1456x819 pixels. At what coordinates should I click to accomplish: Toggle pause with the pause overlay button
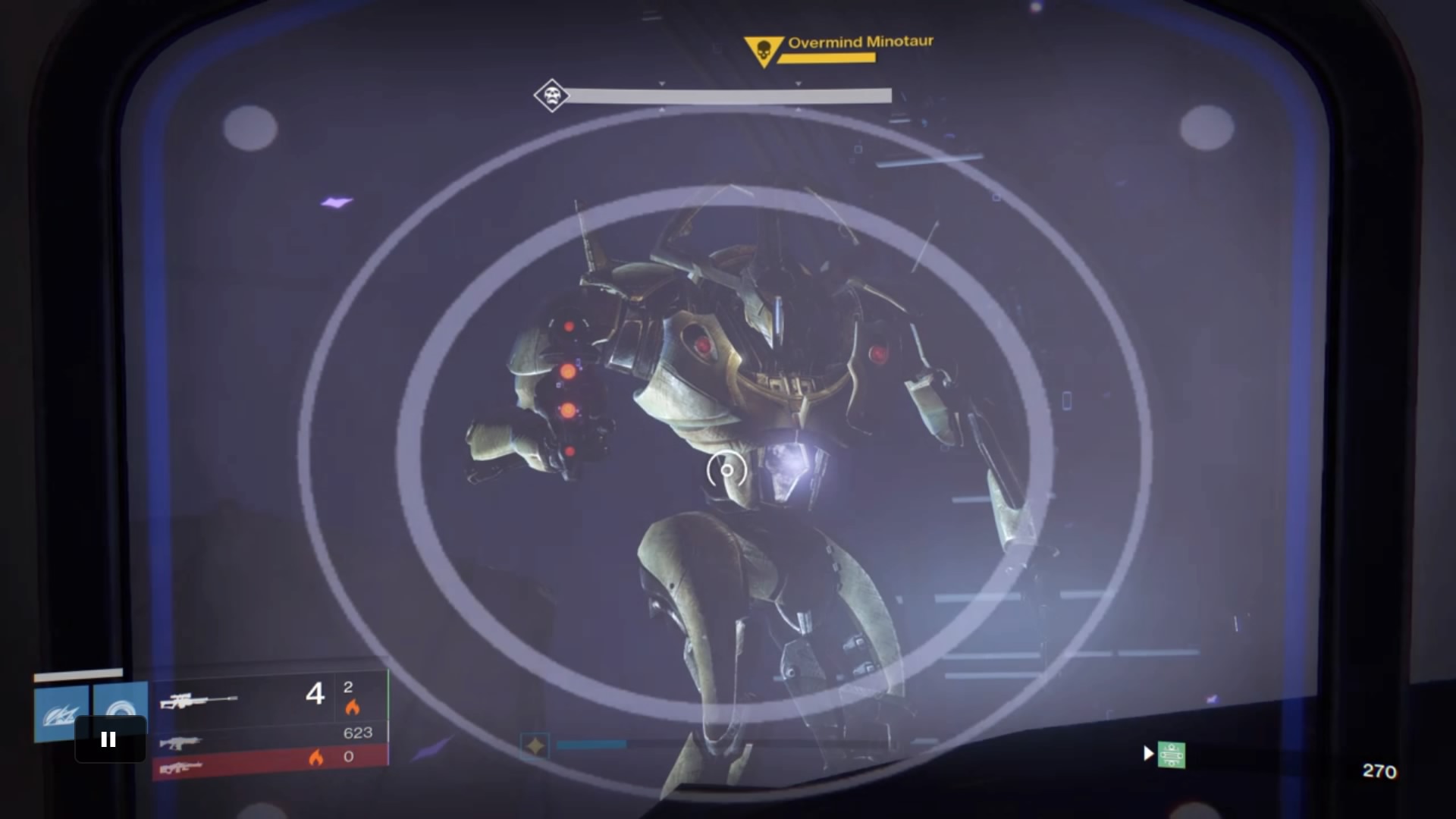[109, 738]
